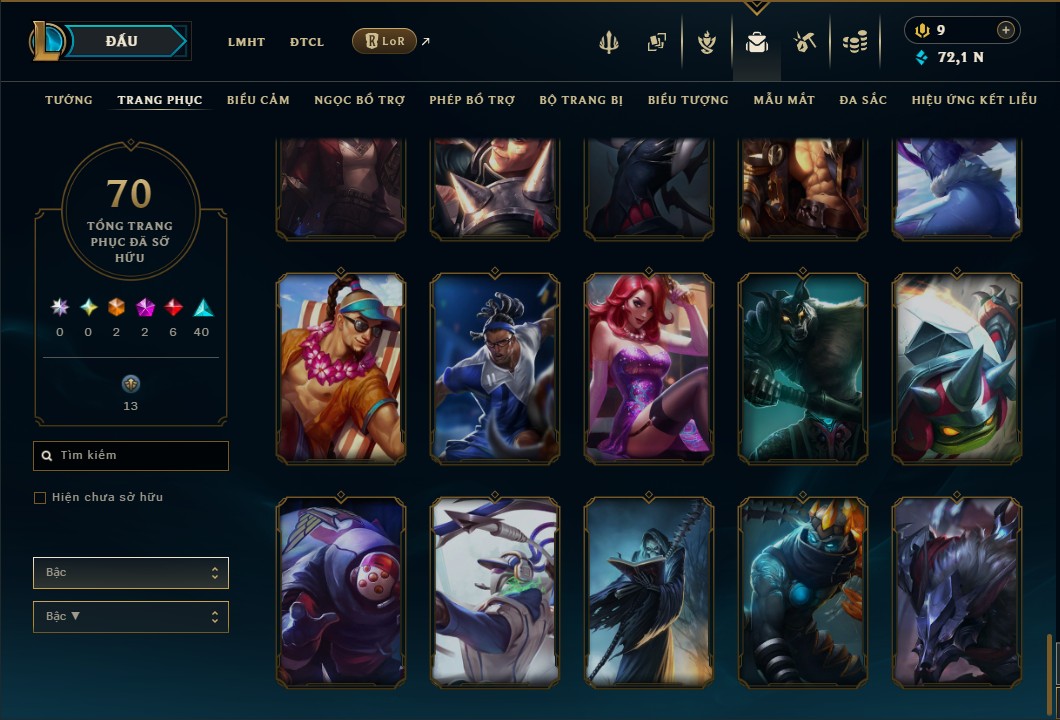Click the Tìm kiếm search field
Viewport: 1060px width, 720px height.
click(131, 456)
